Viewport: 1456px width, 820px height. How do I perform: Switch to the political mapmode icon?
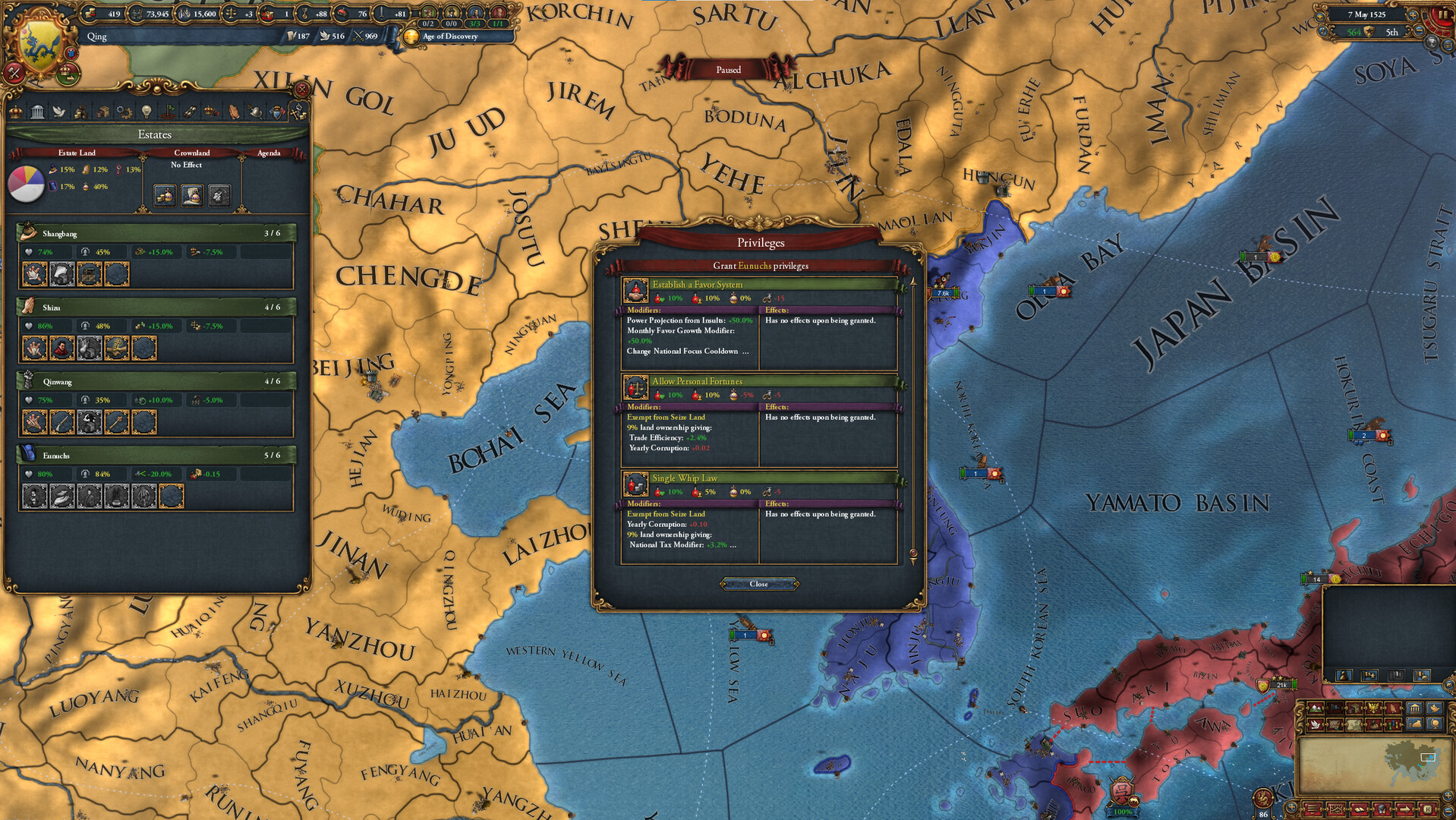[1334, 708]
